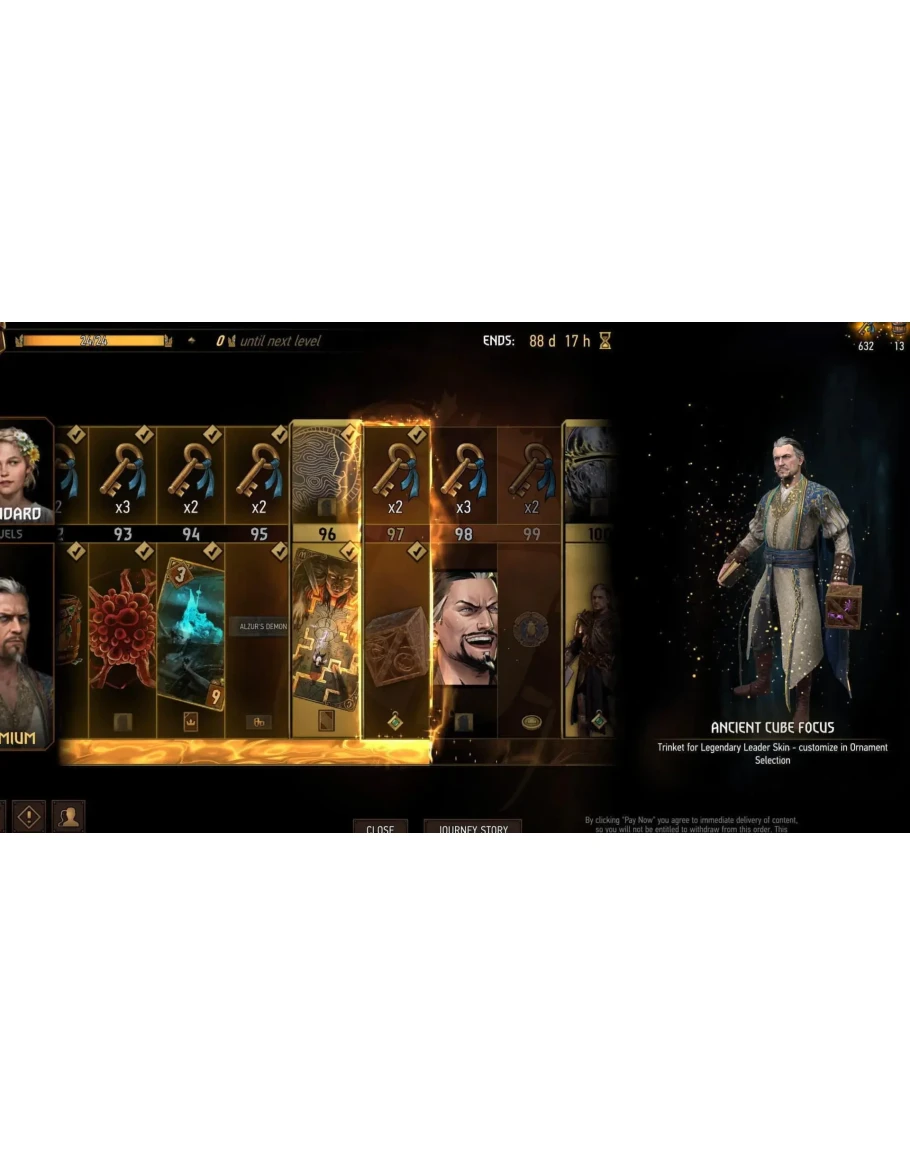Select the level 93 key reward

pyautogui.click(x=123, y=476)
